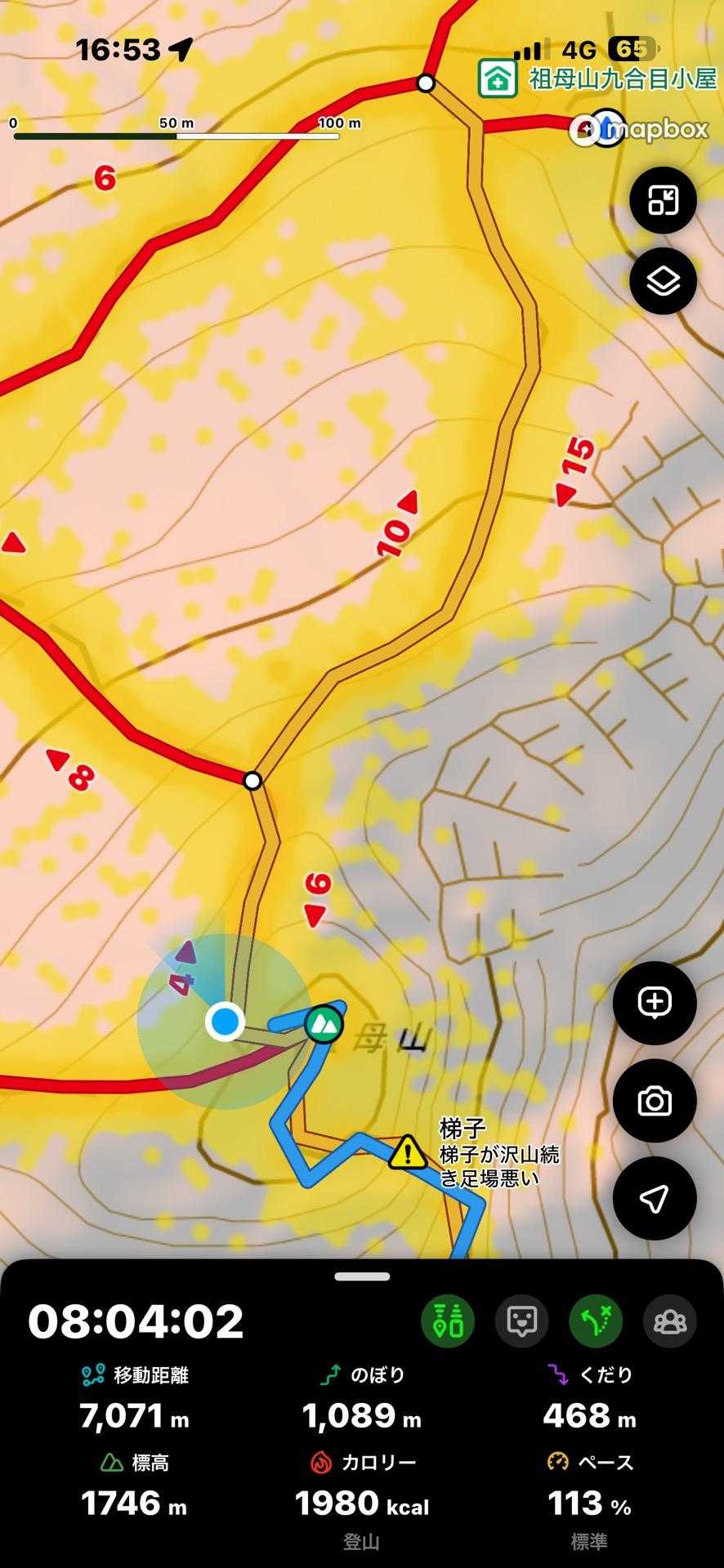Toggle the green signal and location pin icon

point(448,1321)
